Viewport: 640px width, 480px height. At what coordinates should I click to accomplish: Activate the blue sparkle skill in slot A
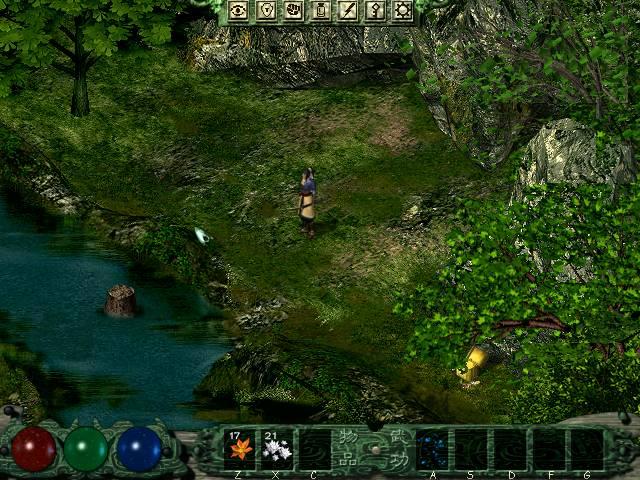(432, 449)
